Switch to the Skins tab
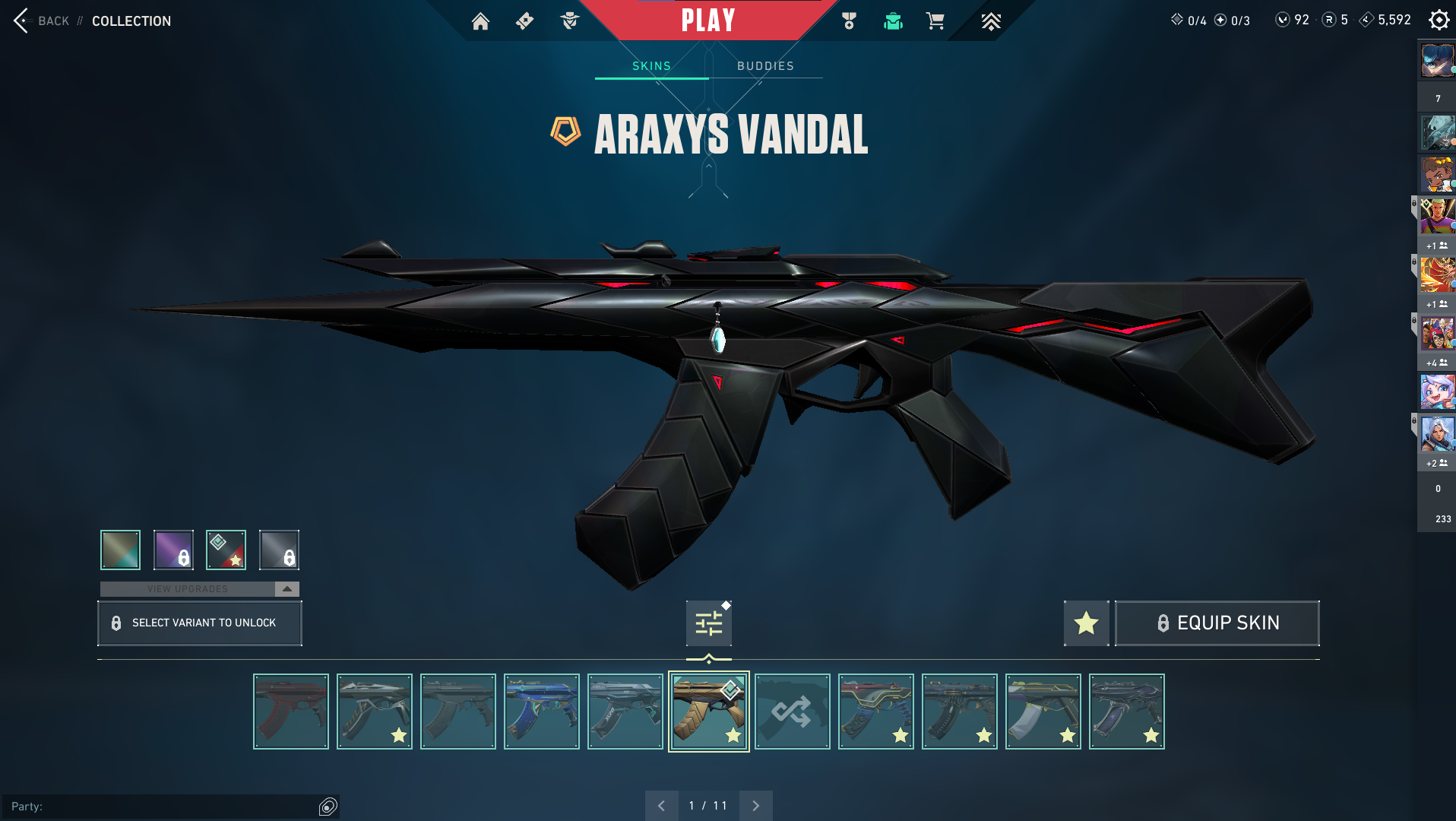 point(651,66)
